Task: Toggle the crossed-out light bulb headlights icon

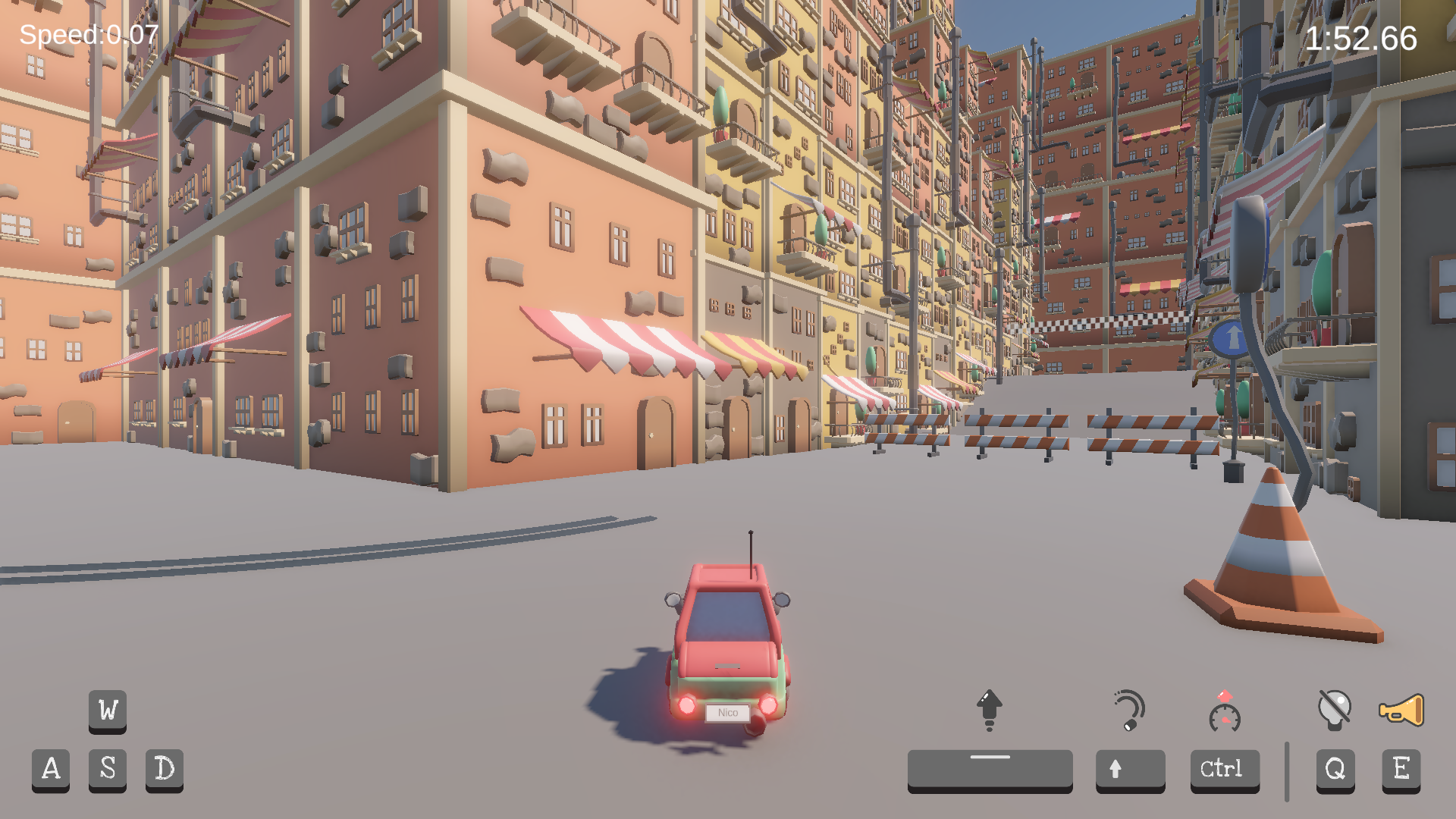Action: (x=1335, y=710)
